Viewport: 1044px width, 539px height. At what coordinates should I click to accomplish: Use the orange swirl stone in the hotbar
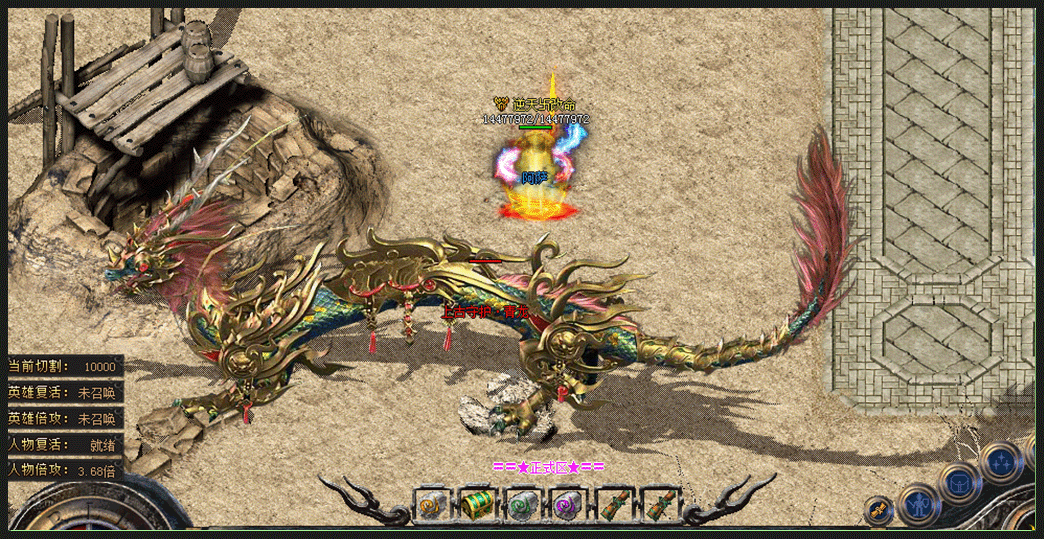click(x=431, y=505)
